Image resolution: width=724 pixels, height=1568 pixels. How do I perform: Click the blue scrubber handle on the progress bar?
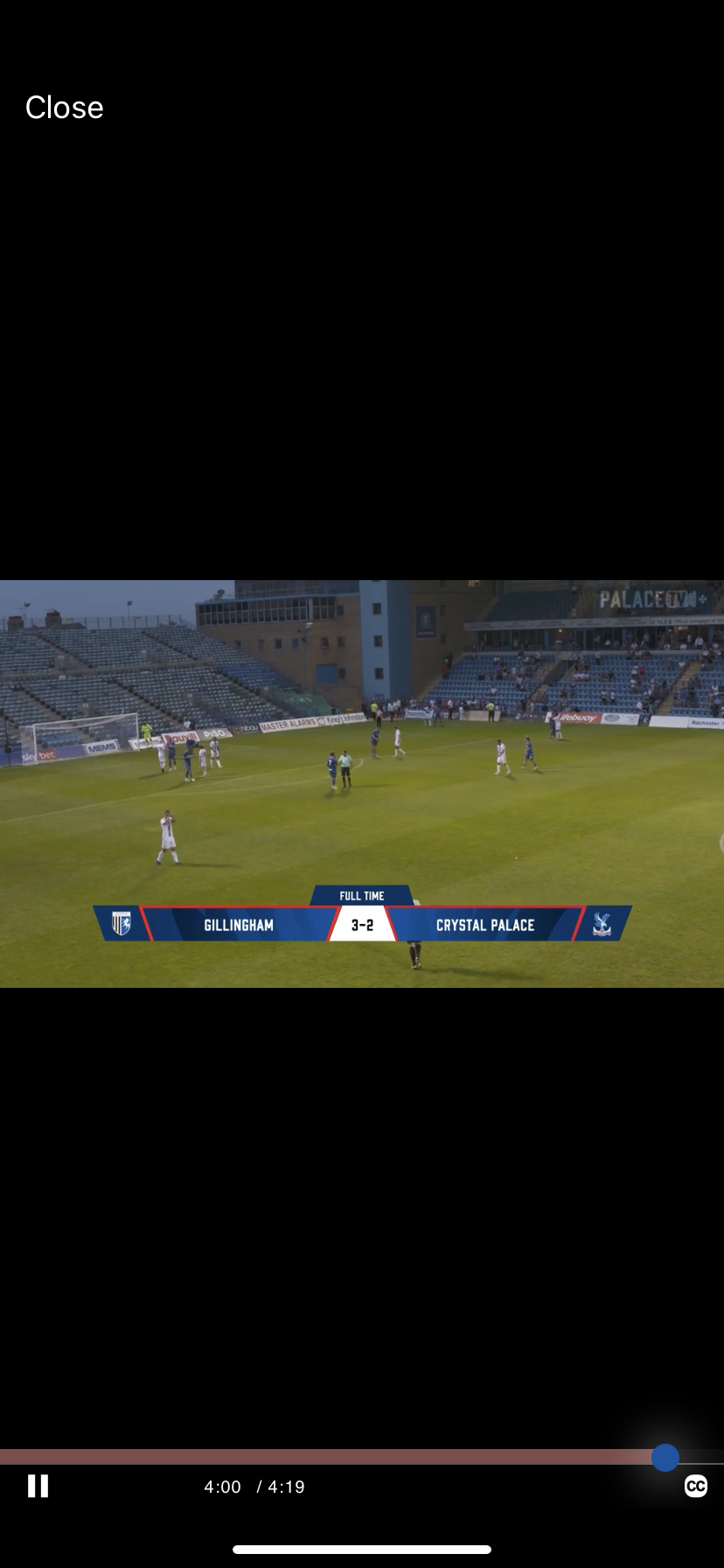click(665, 1457)
